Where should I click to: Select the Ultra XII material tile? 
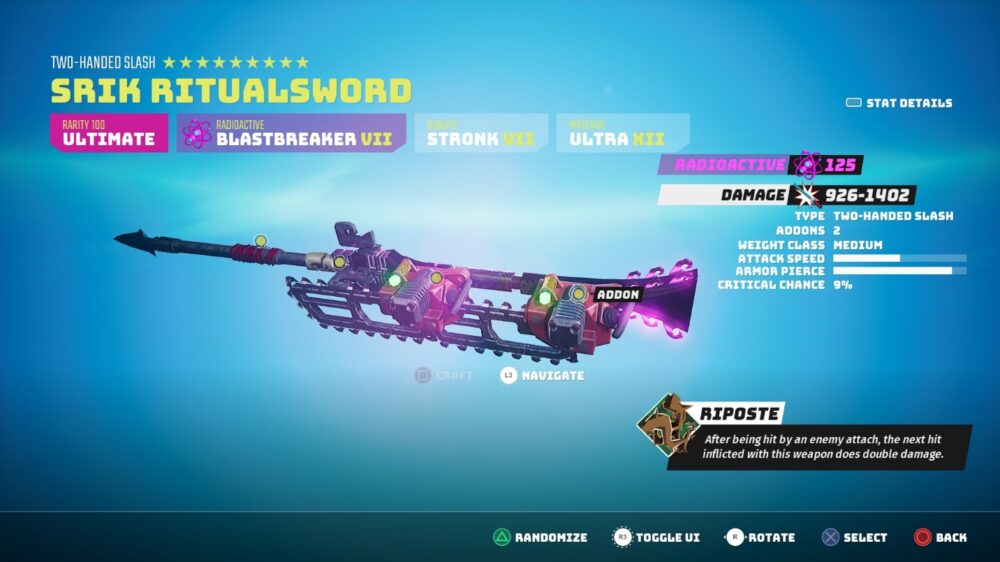click(x=623, y=133)
